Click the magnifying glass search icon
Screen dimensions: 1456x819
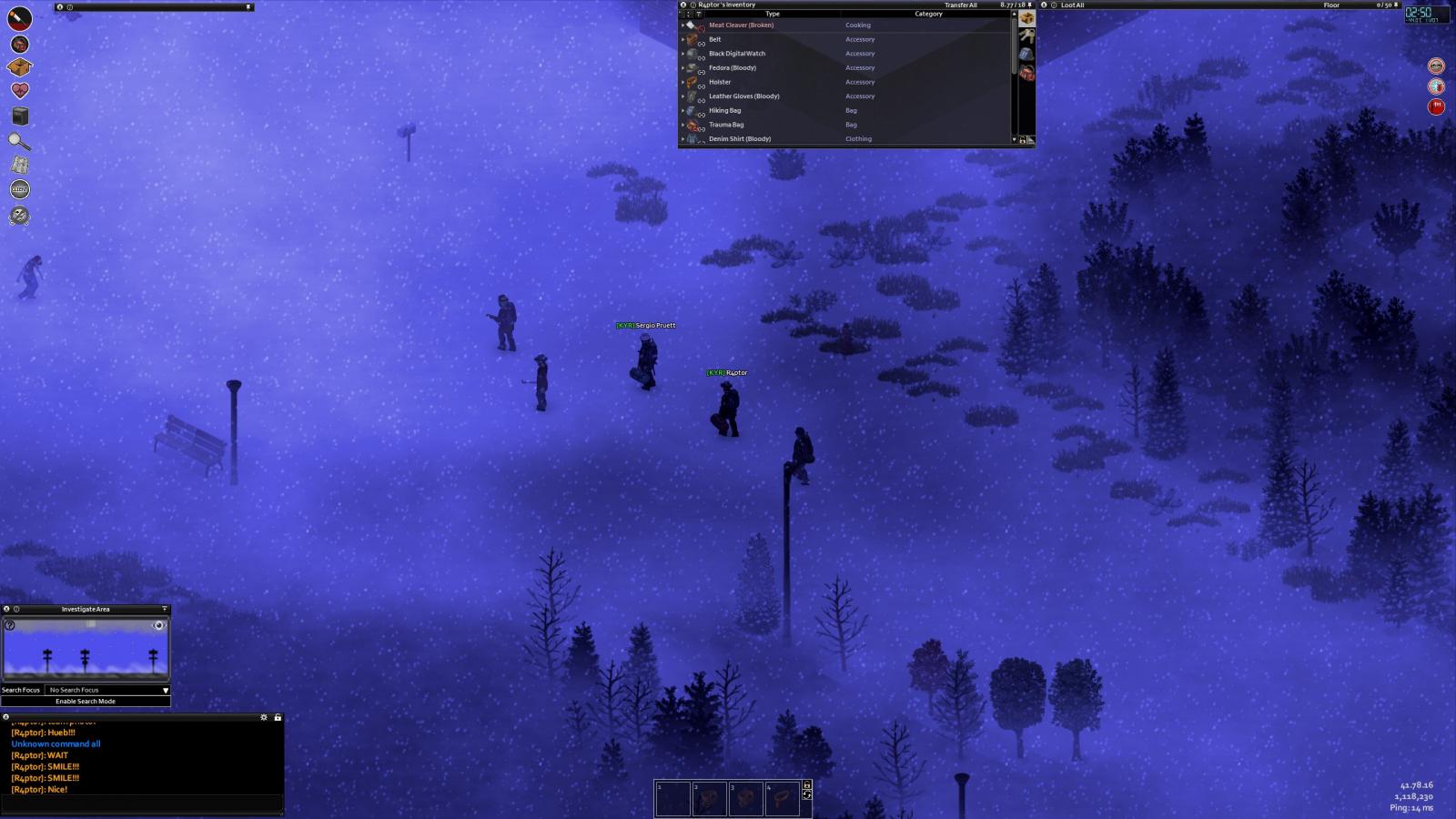tap(19, 141)
